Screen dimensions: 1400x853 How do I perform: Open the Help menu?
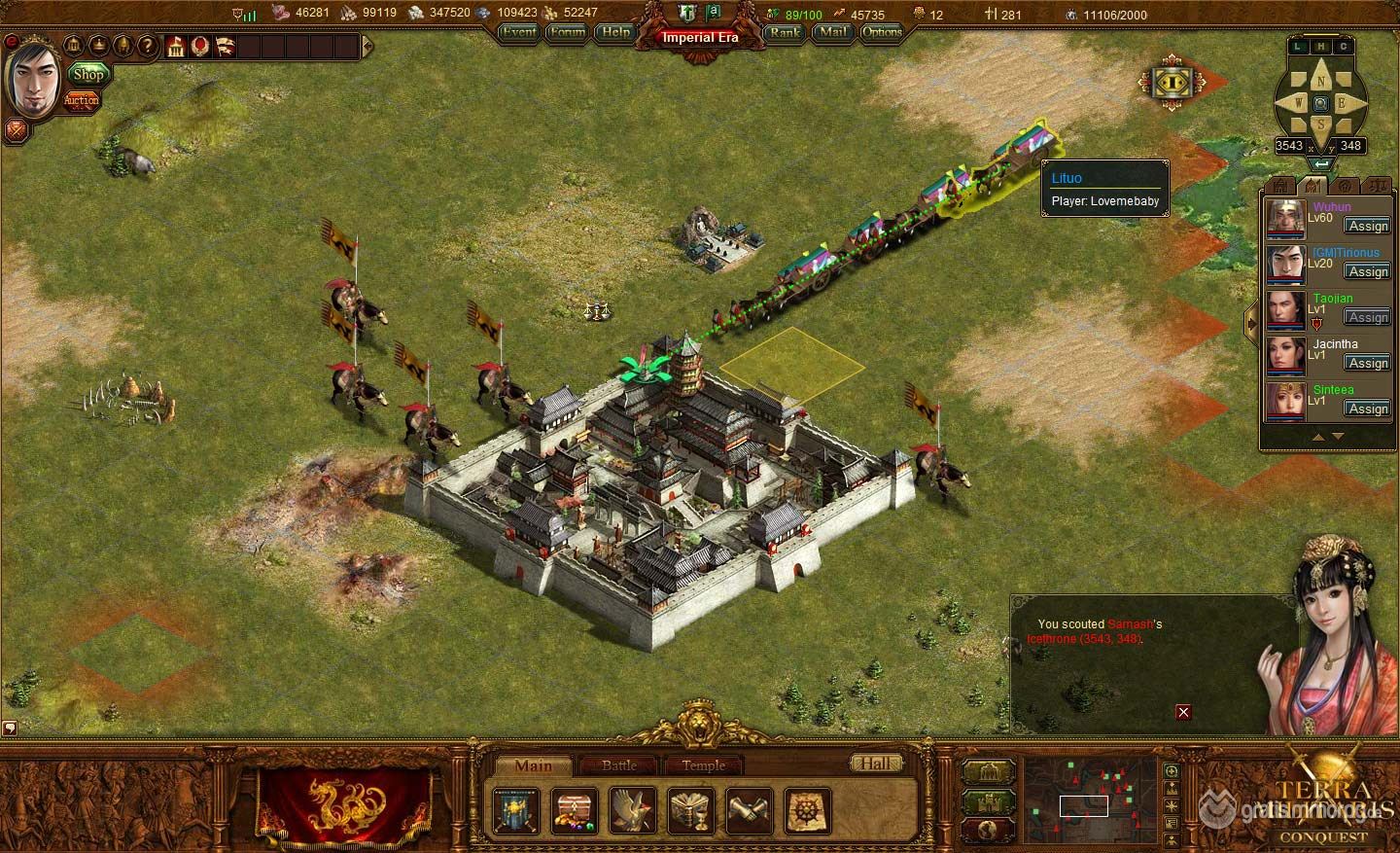[615, 32]
